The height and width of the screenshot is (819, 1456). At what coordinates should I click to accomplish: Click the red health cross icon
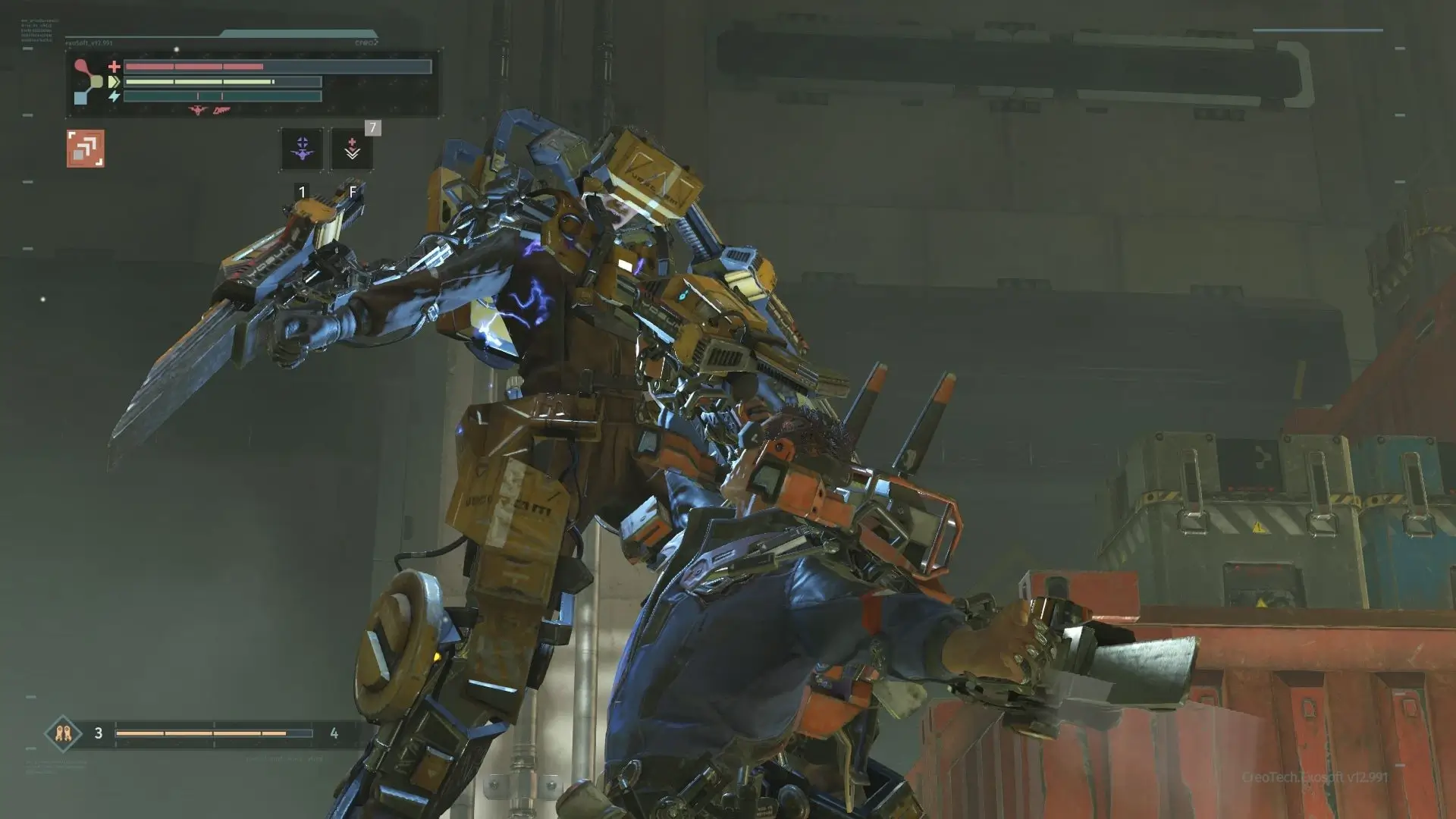pos(114,65)
